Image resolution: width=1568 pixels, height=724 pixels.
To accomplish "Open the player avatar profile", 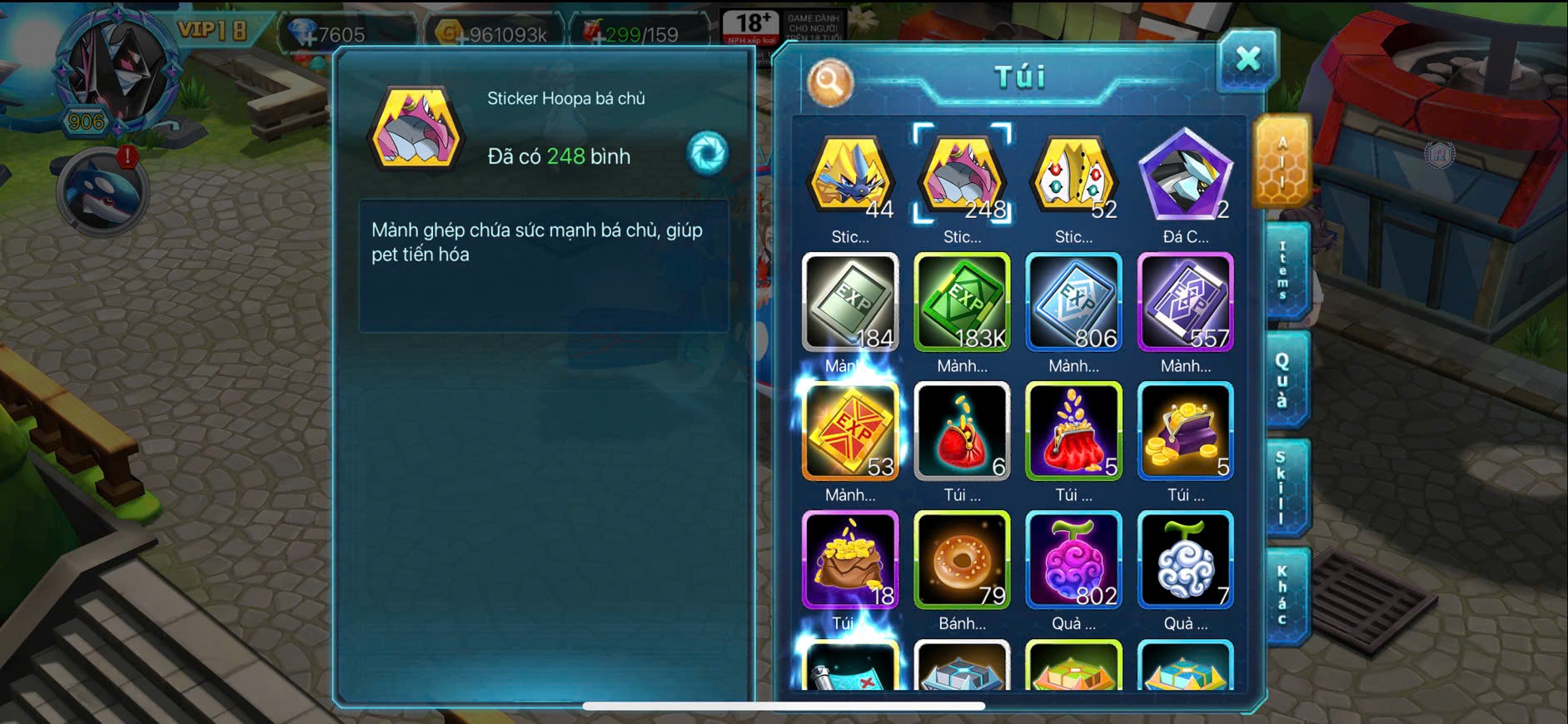I will 117,71.
